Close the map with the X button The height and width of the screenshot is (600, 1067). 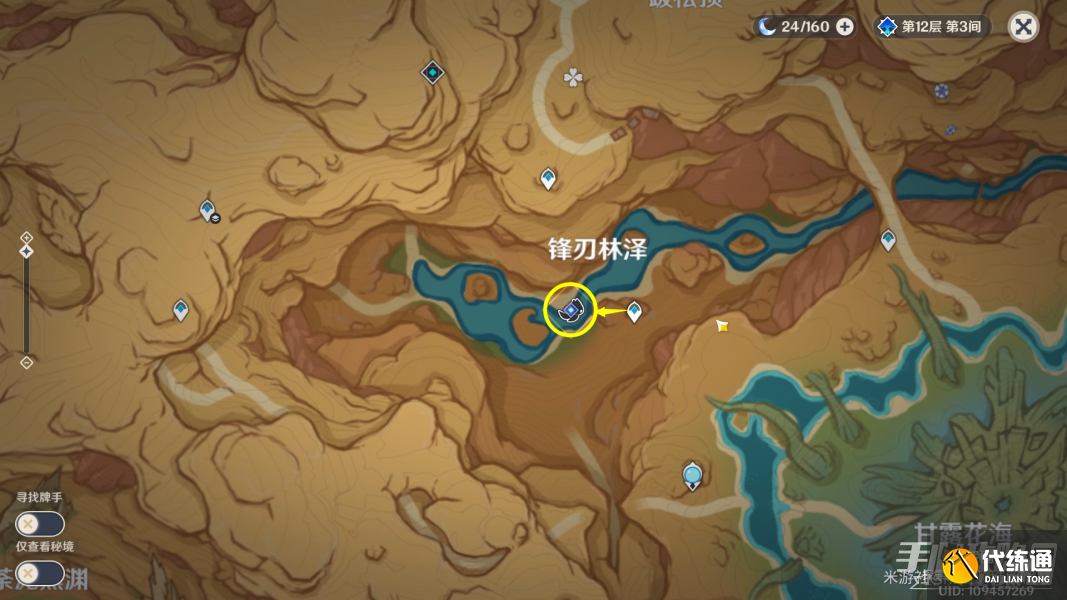[x=1023, y=27]
